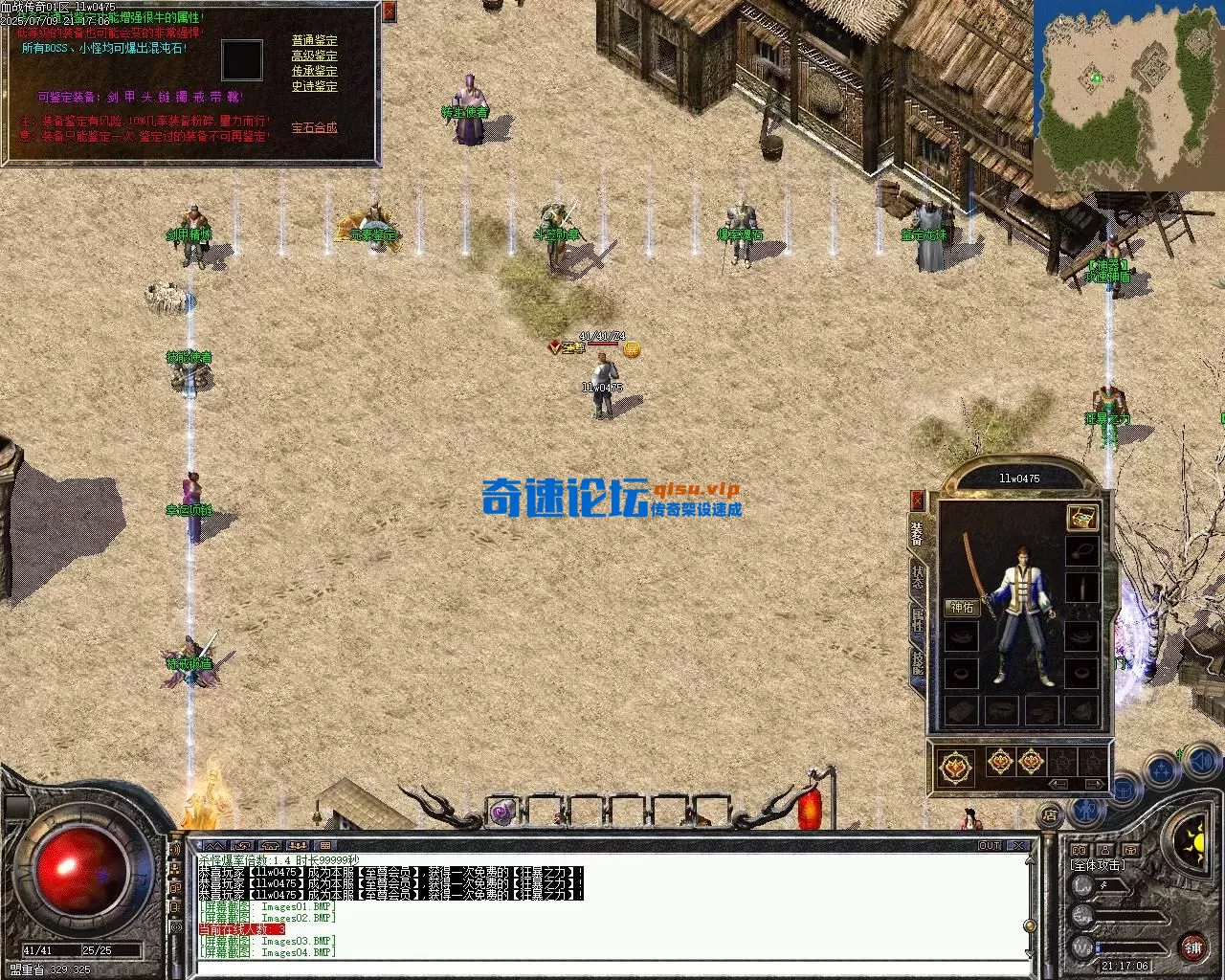Image resolution: width=1225 pixels, height=980 pixels.
Task: Click the small person icon above 全体攻击 text
Action: (1105, 850)
